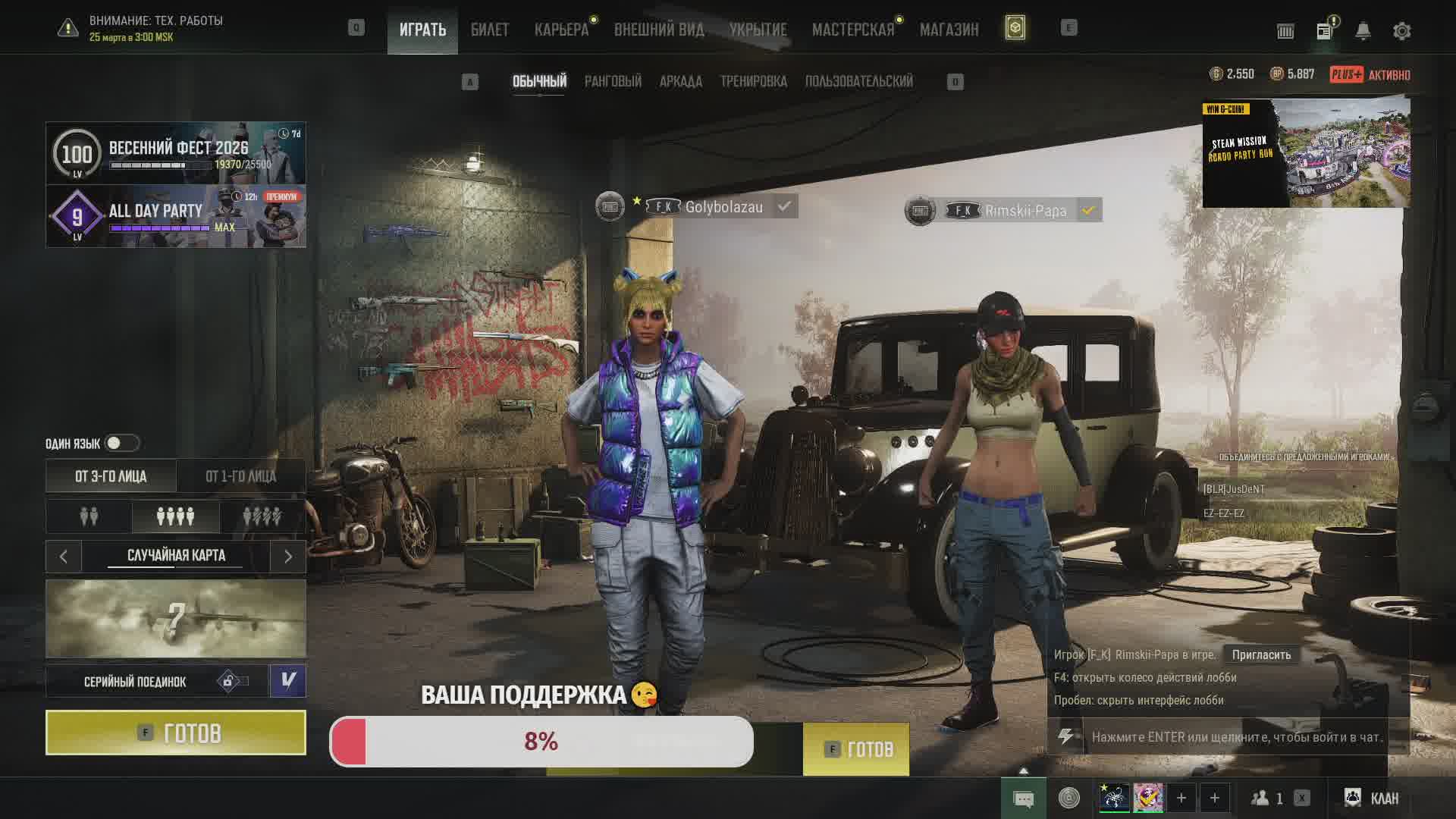The height and width of the screenshot is (819, 1456).
Task: Open the Steam Mission Party Run banner
Action: point(1306,153)
